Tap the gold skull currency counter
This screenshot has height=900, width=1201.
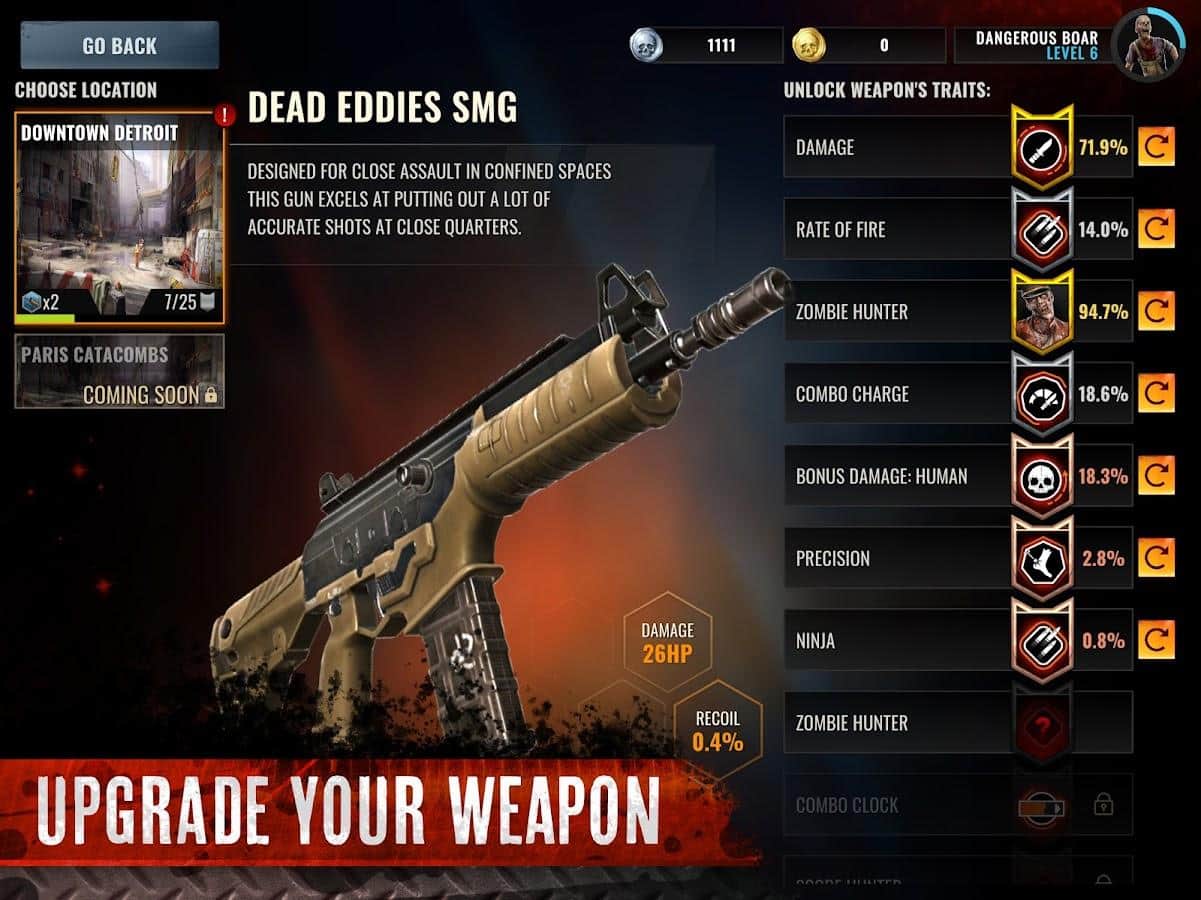[868, 45]
